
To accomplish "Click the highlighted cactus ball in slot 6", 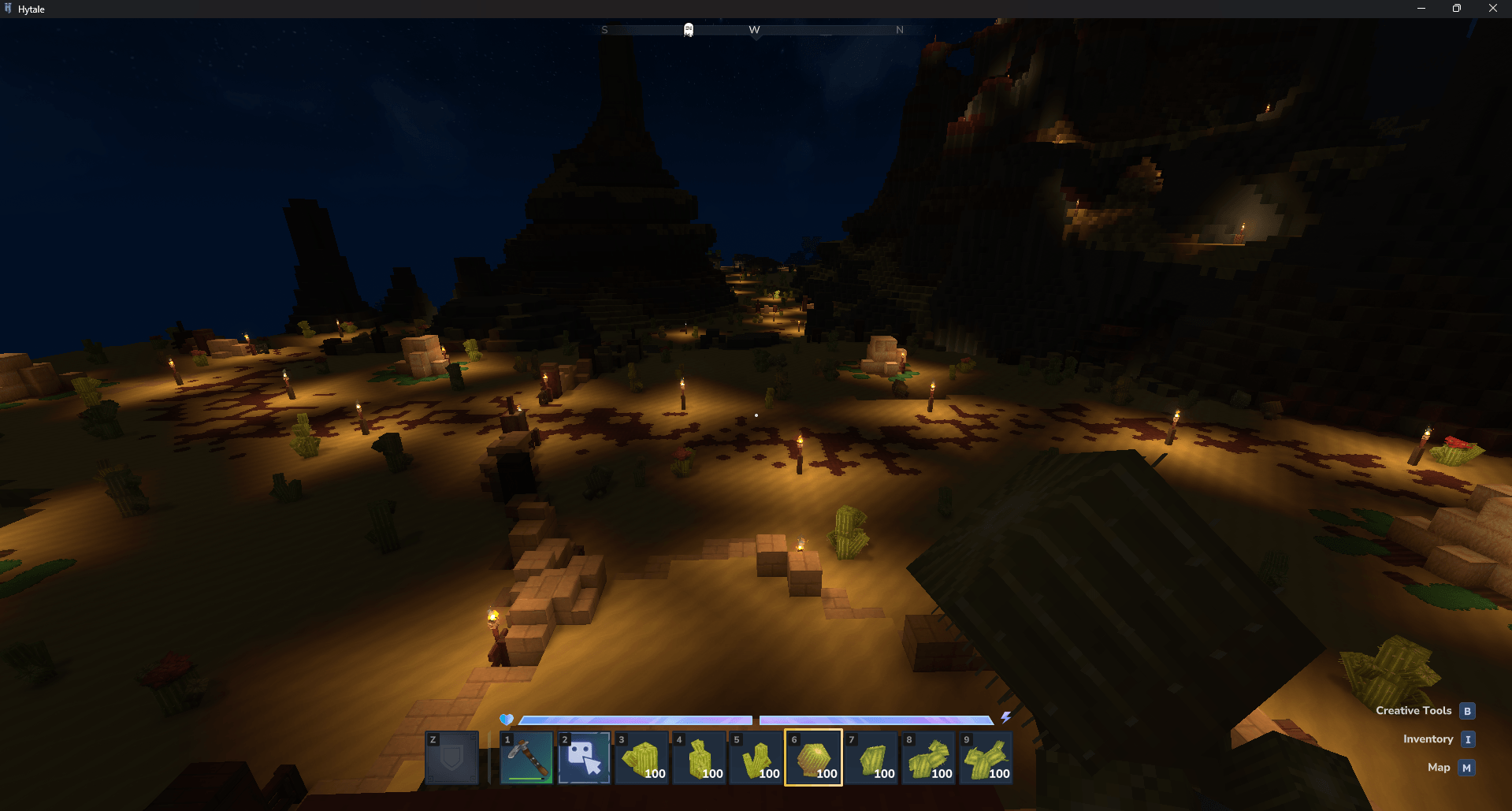I will pos(814,757).
